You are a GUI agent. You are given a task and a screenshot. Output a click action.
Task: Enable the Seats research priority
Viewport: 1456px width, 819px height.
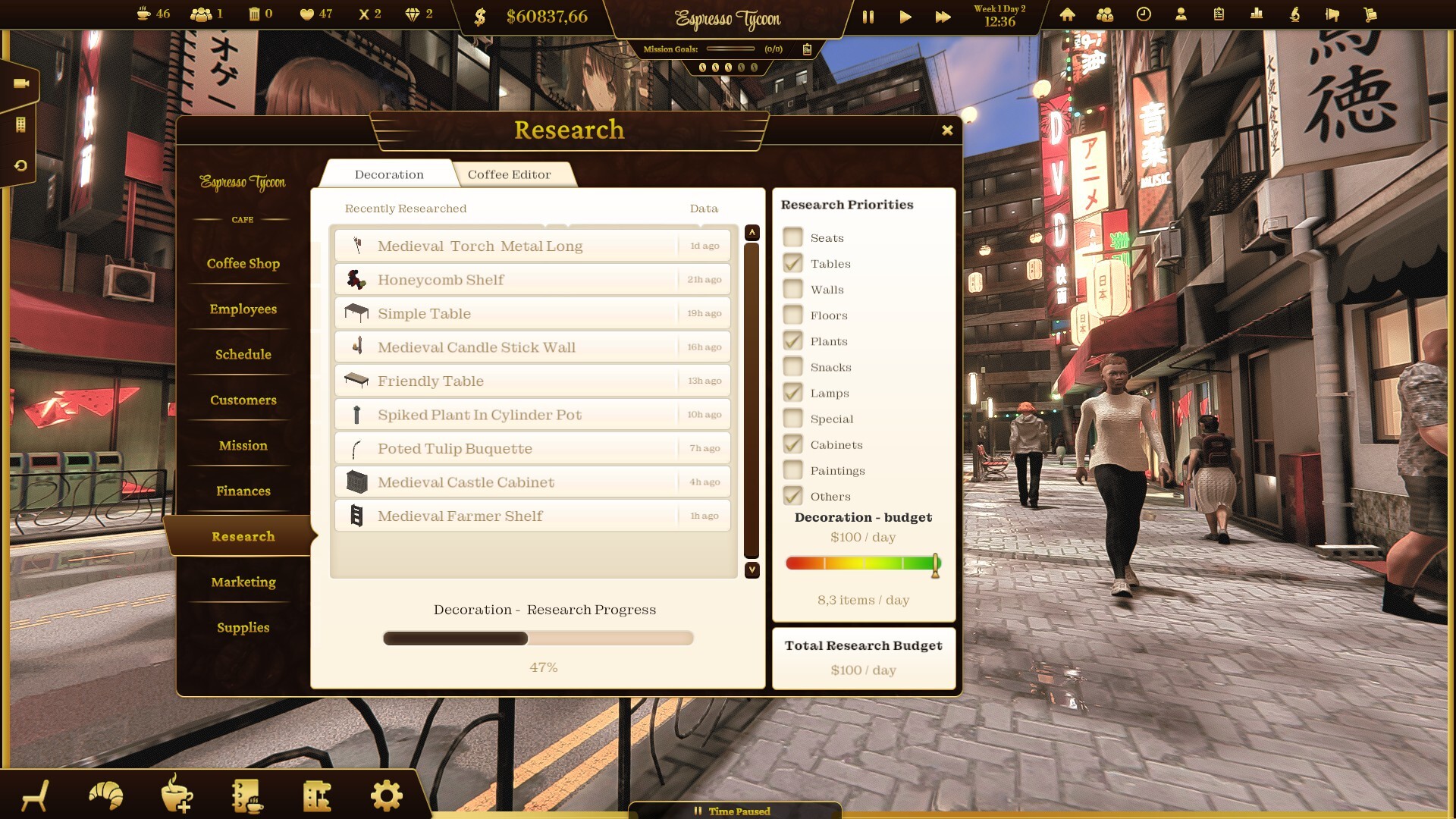pos(793,237)
